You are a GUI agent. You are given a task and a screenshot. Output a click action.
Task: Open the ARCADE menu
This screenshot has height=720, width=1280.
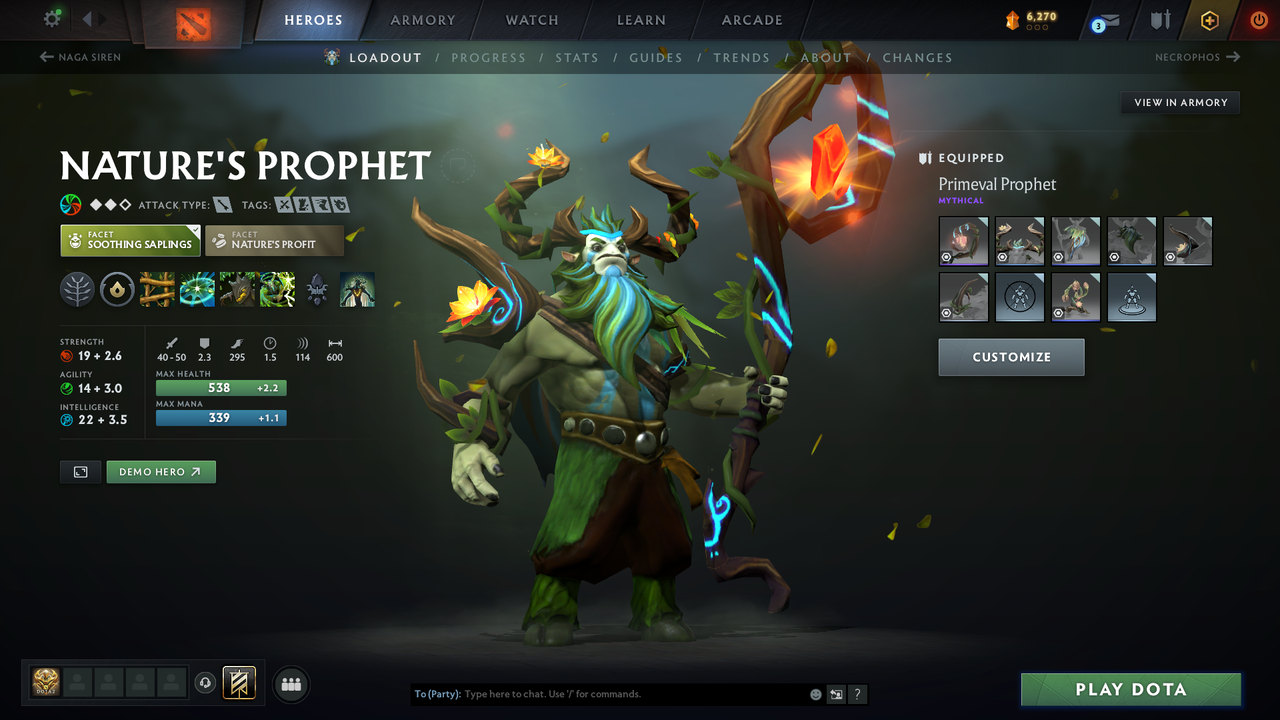(751, 20)
